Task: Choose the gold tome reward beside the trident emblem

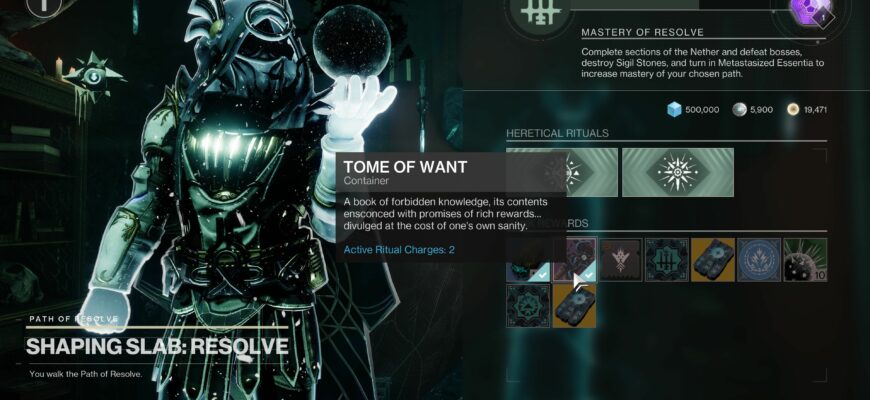Action: tap(713, 259)
